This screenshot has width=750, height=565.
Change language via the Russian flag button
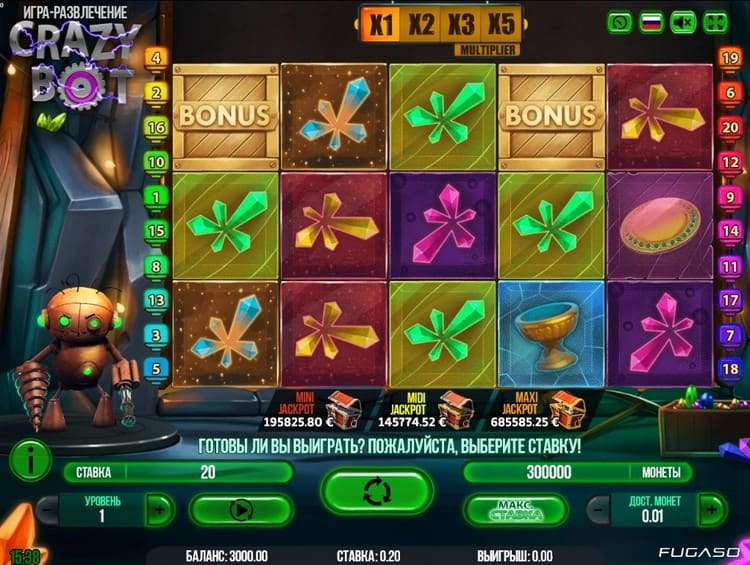[x=652, y=21]
